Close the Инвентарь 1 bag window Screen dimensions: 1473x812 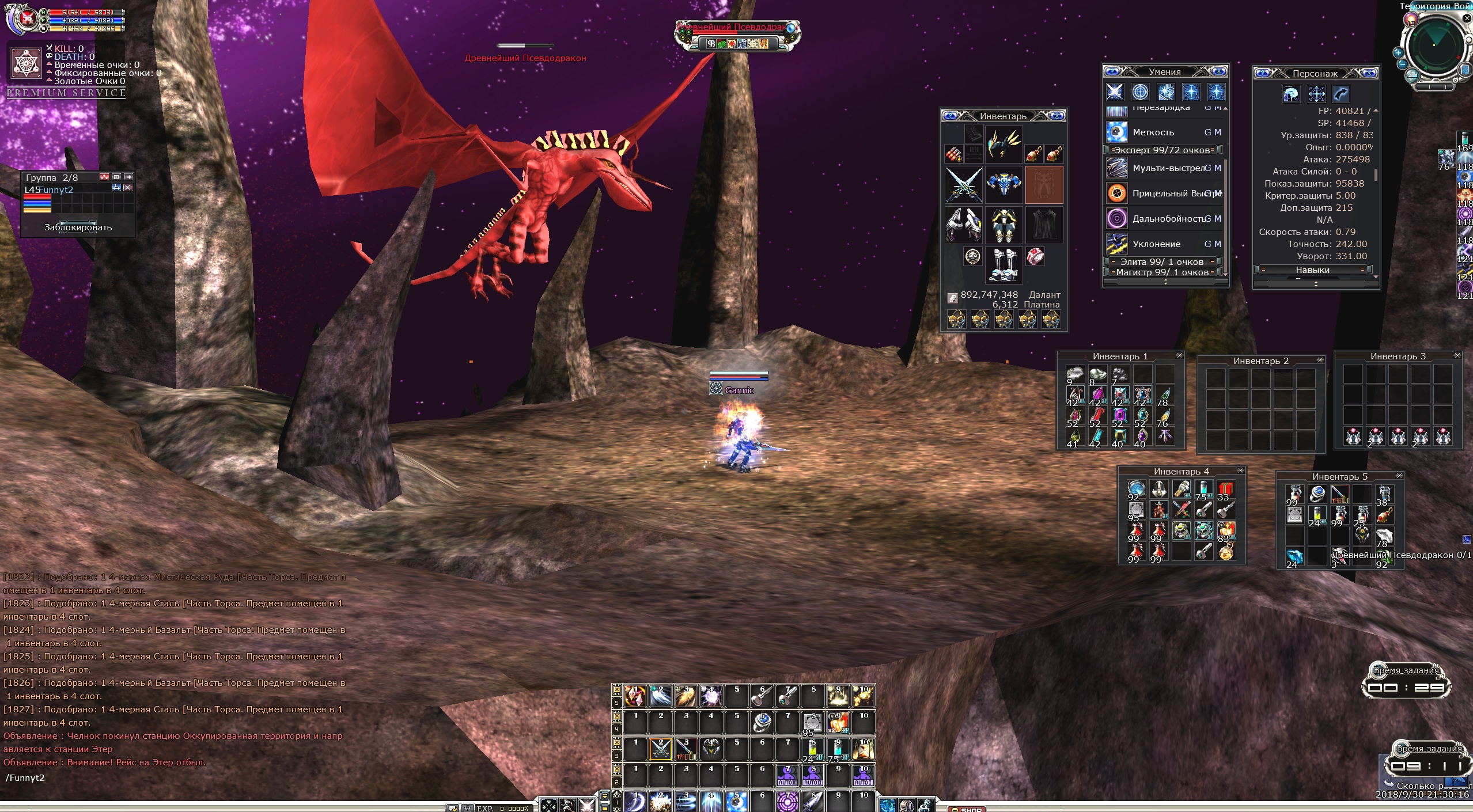pyautogui.click(x=1179, y=355)
